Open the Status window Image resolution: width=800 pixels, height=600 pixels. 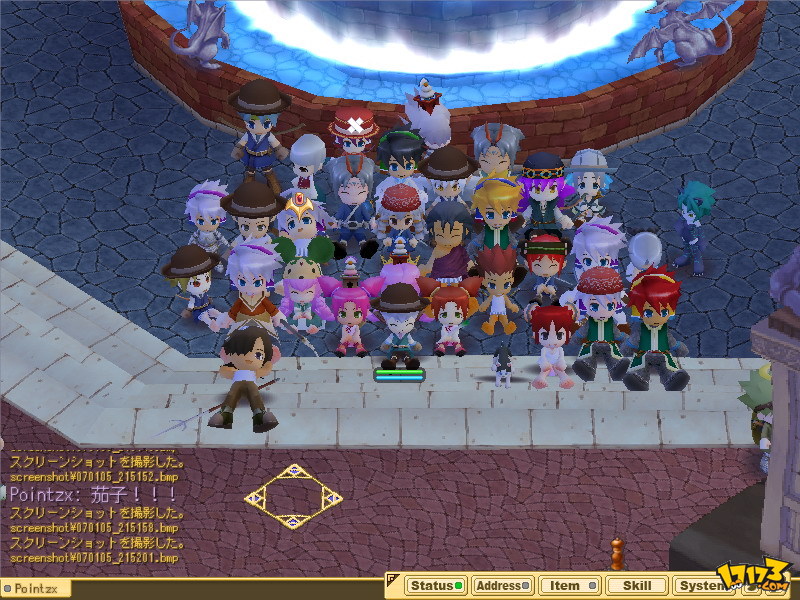point(435,586)
